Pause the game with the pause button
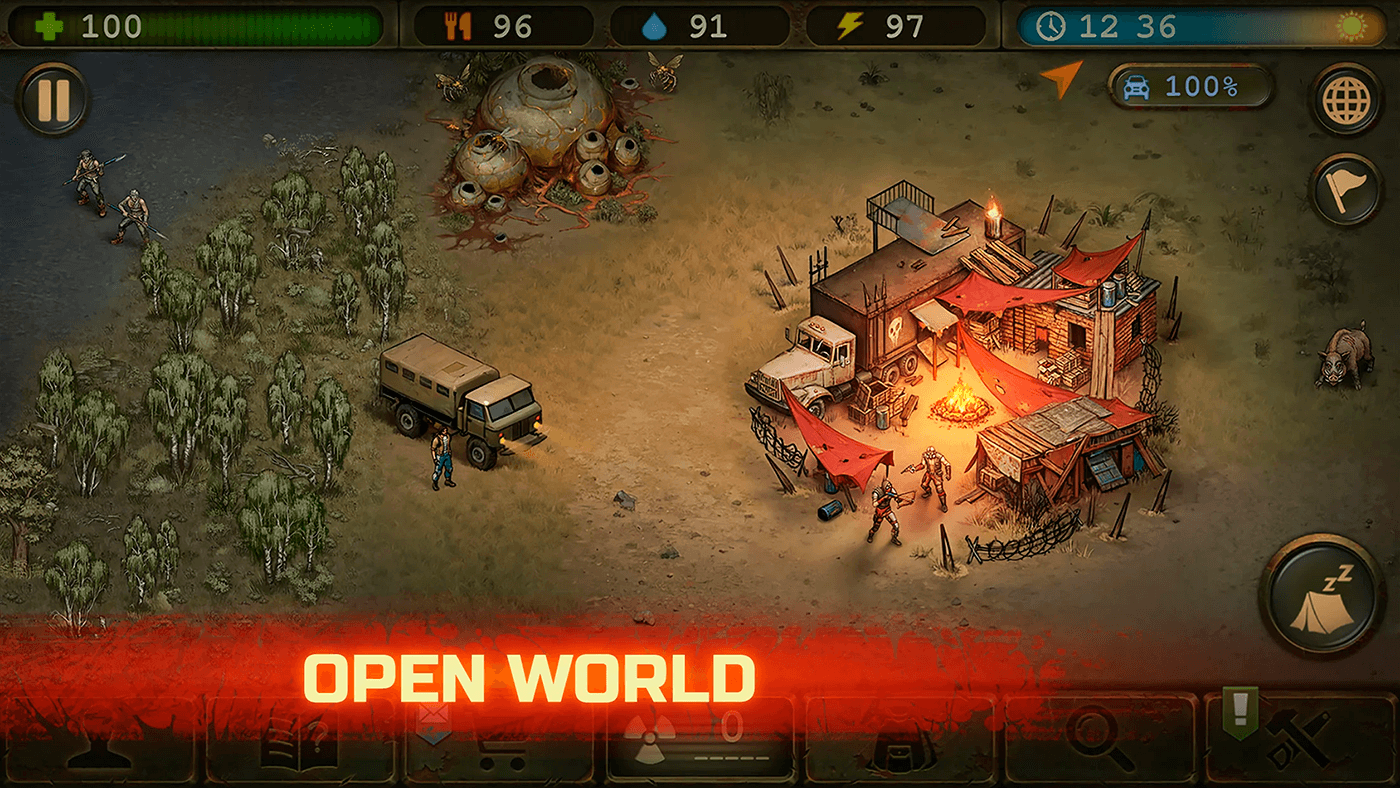This screenshot has height=788, width=1400. coord(52,100)
